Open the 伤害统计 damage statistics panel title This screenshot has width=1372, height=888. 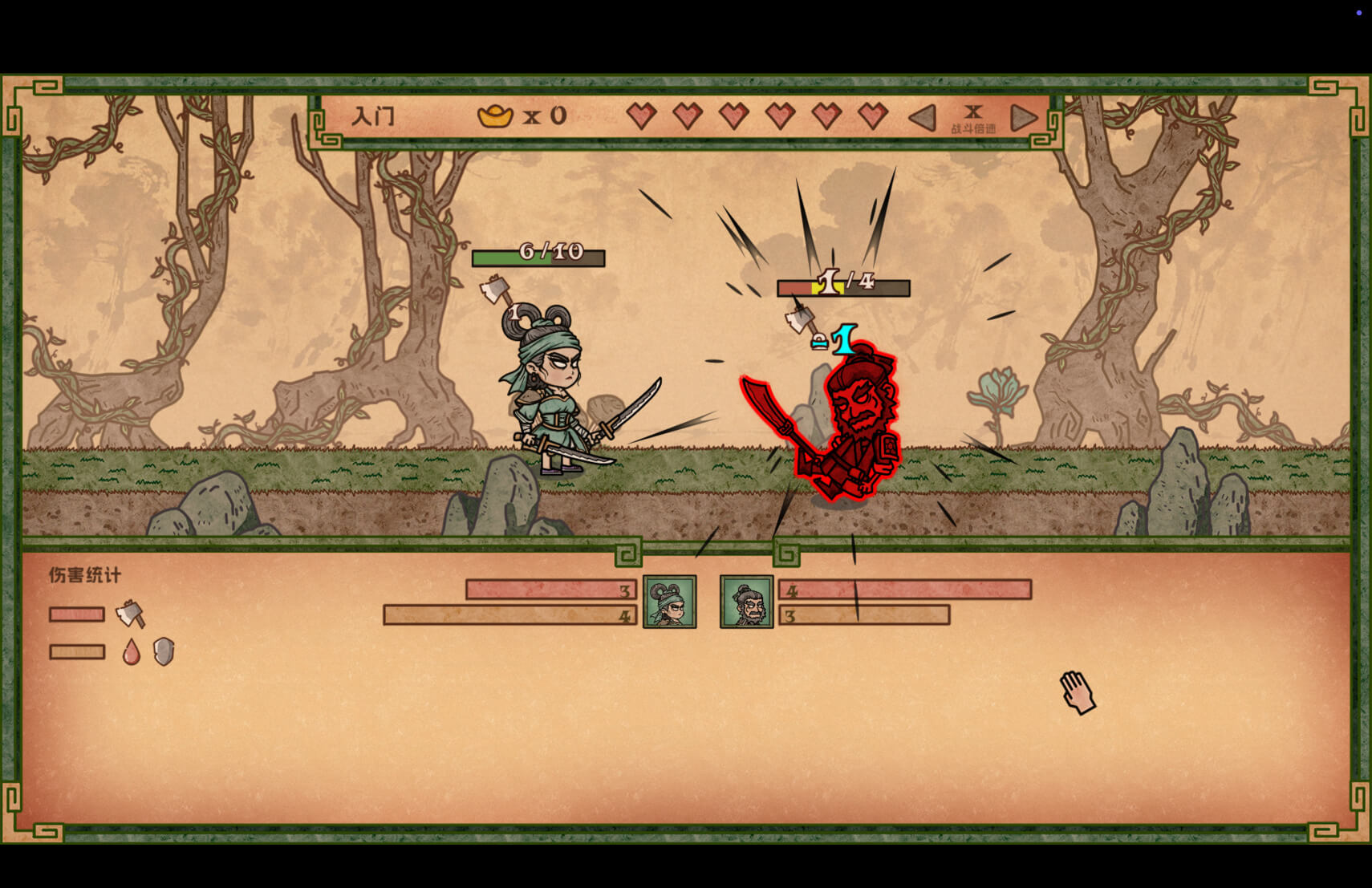coord(84,576)
